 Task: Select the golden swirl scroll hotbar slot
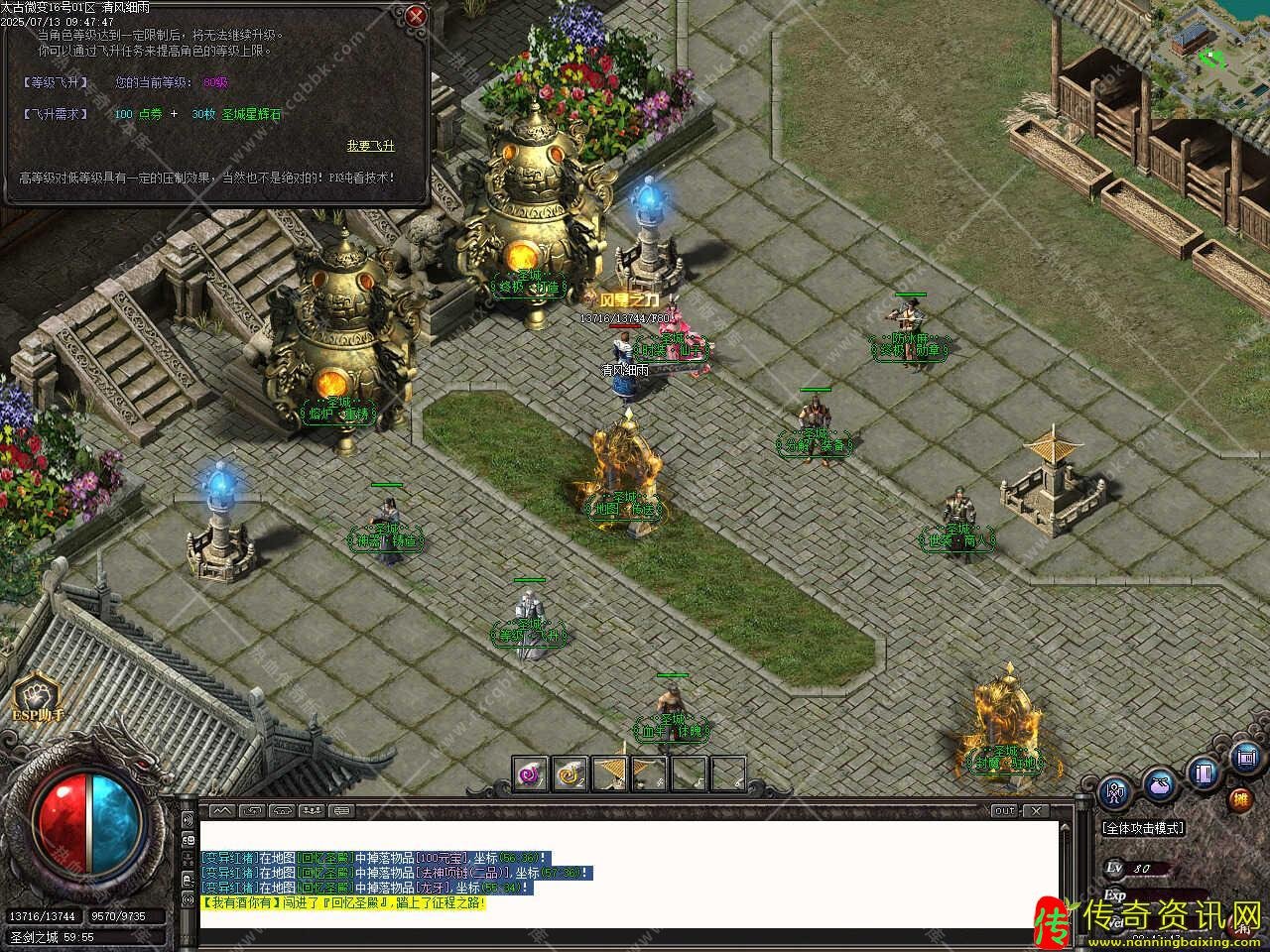pos(570,773)
